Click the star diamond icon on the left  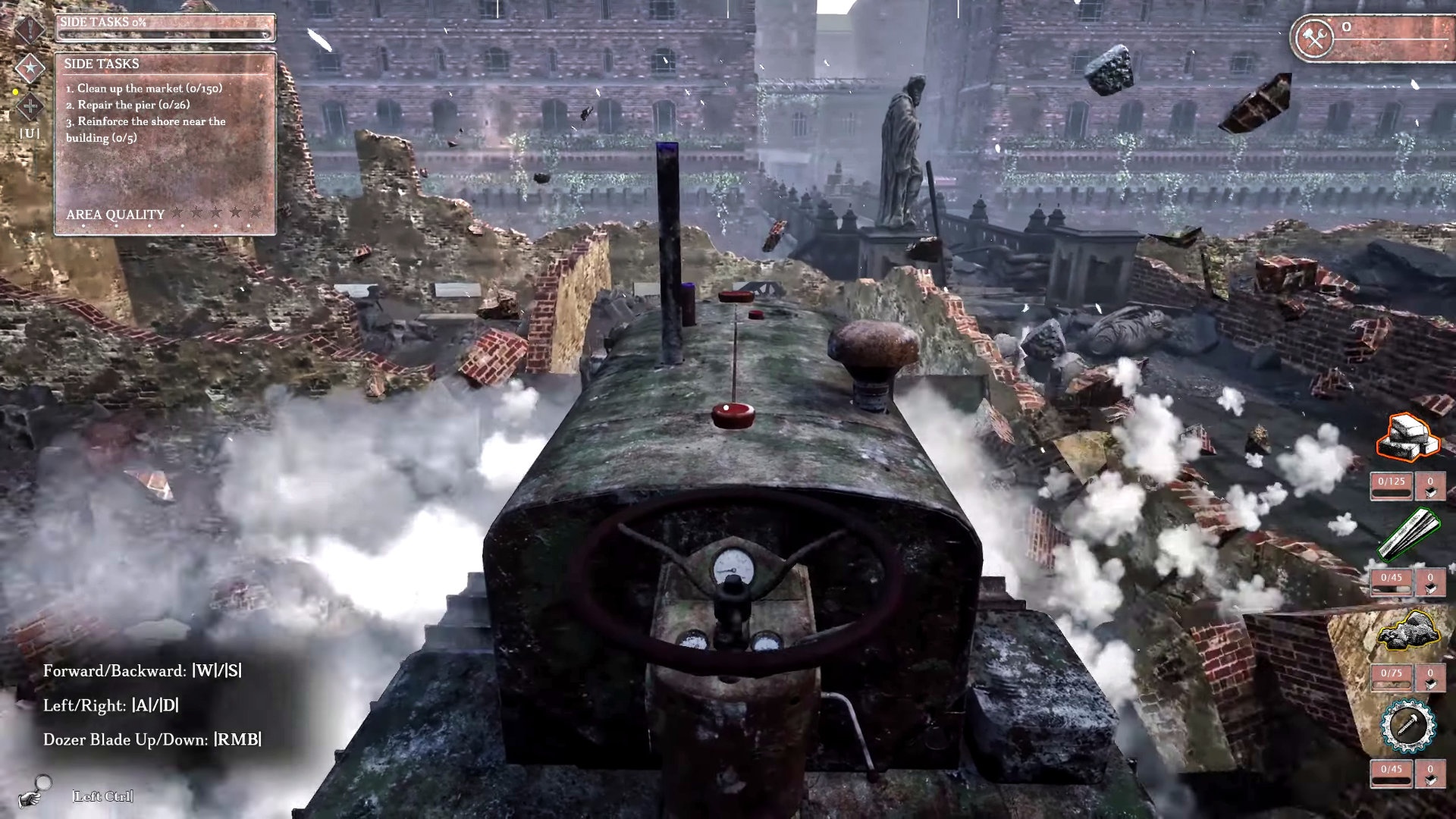click(x=28, y=68)
